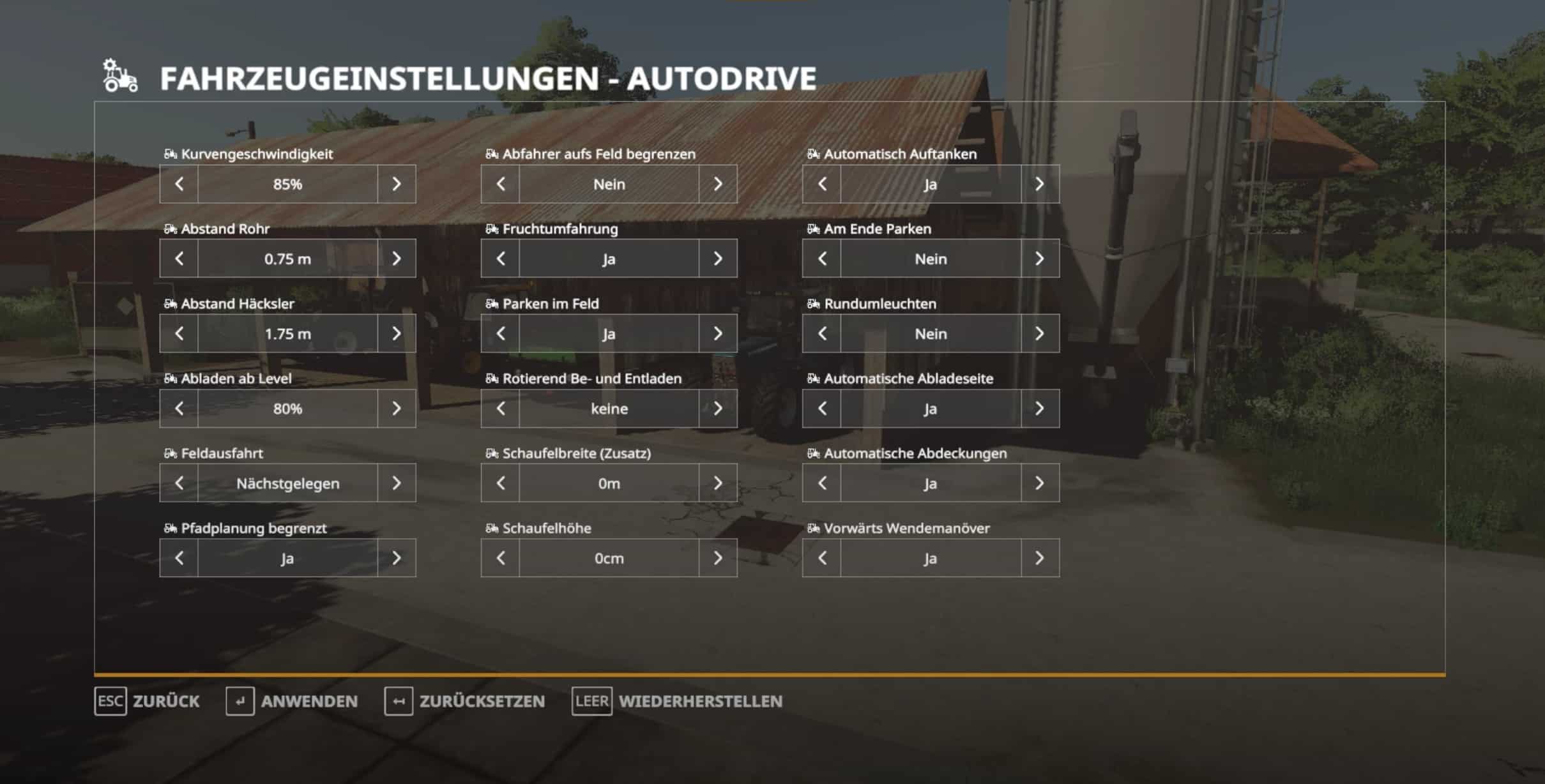
Task: Raise Abstand Häcksler using right arrow
Action: [397, 333]
